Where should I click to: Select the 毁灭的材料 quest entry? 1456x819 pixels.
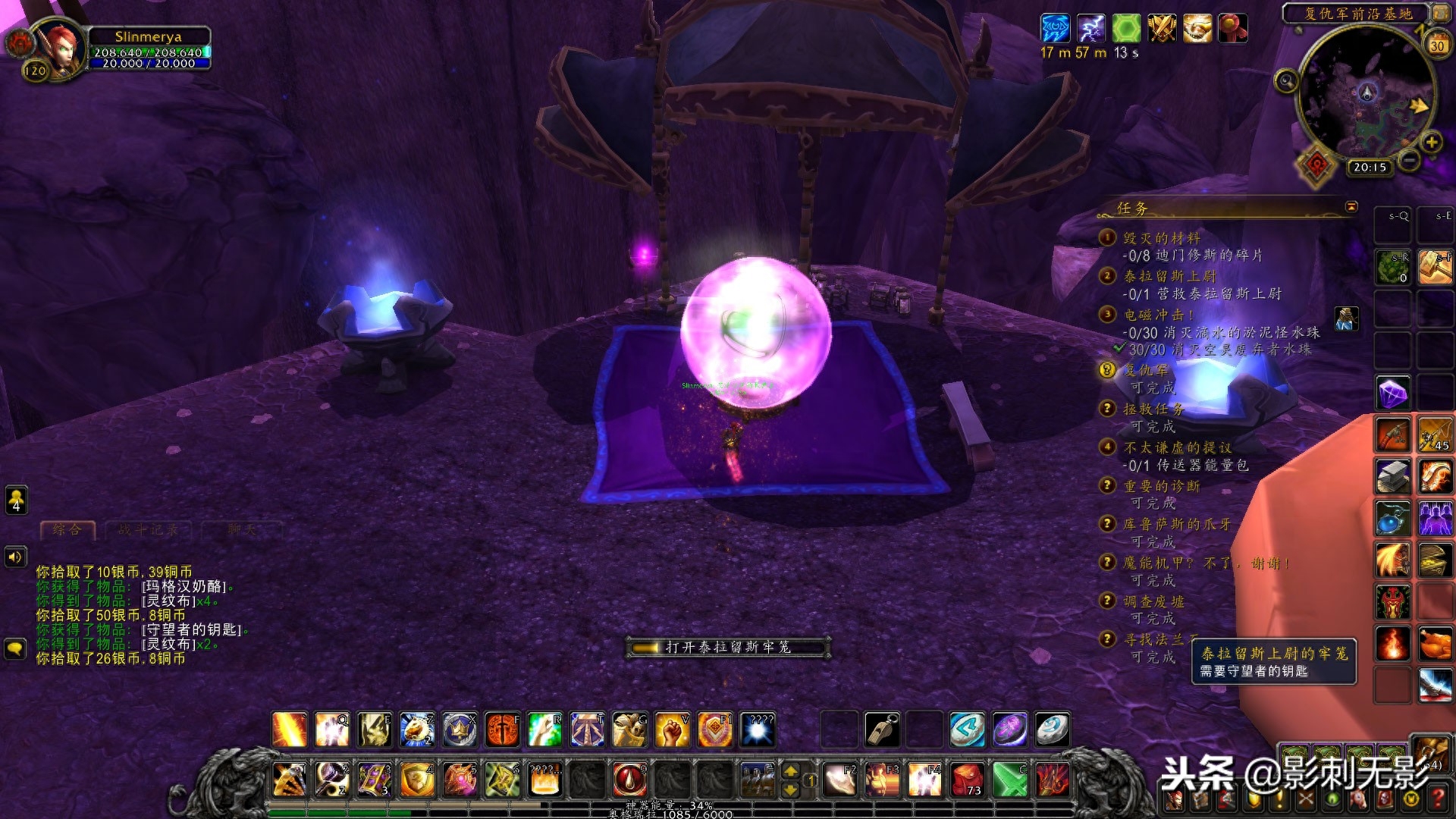click(1162, 238)
